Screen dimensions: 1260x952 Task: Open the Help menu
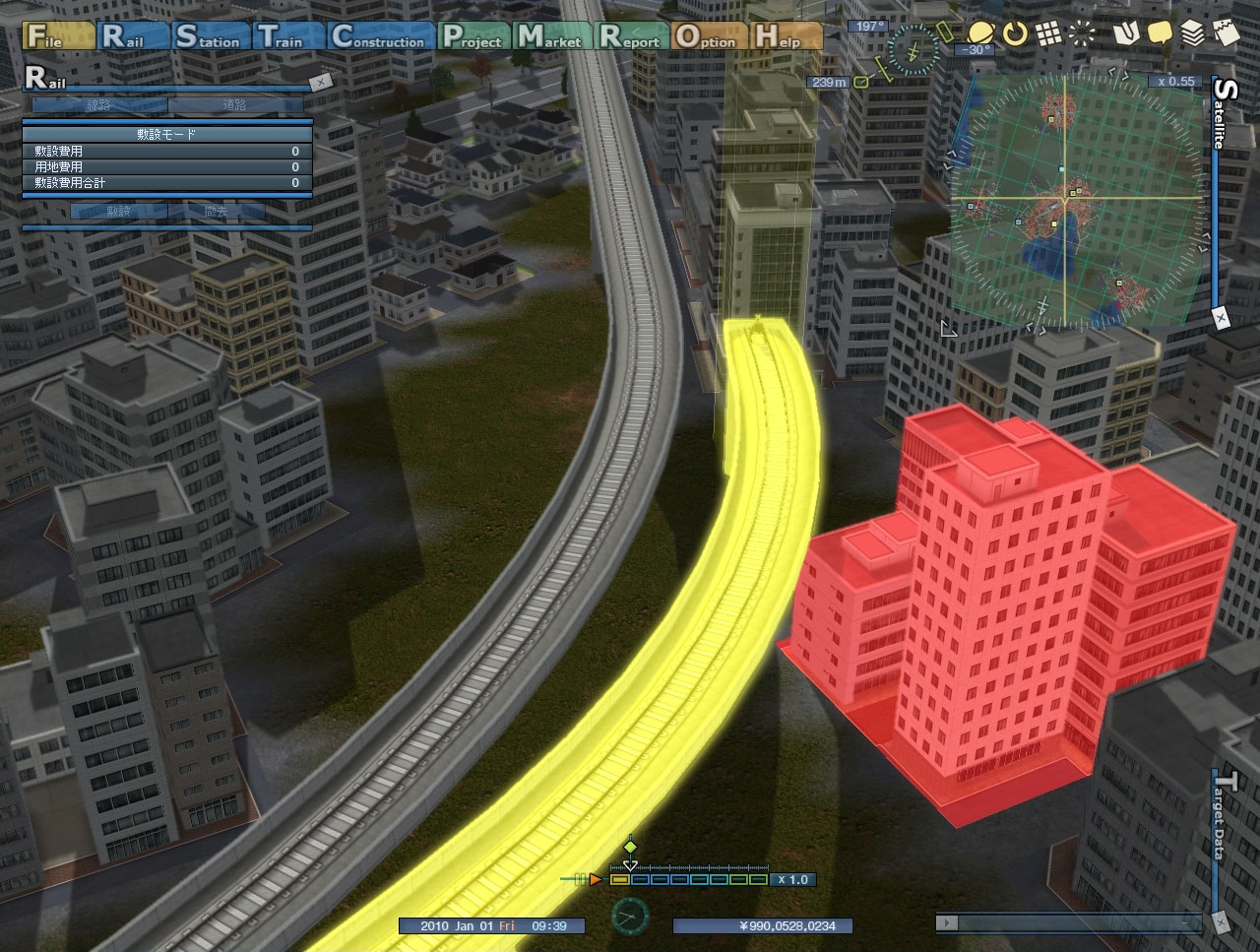(786, 36)
